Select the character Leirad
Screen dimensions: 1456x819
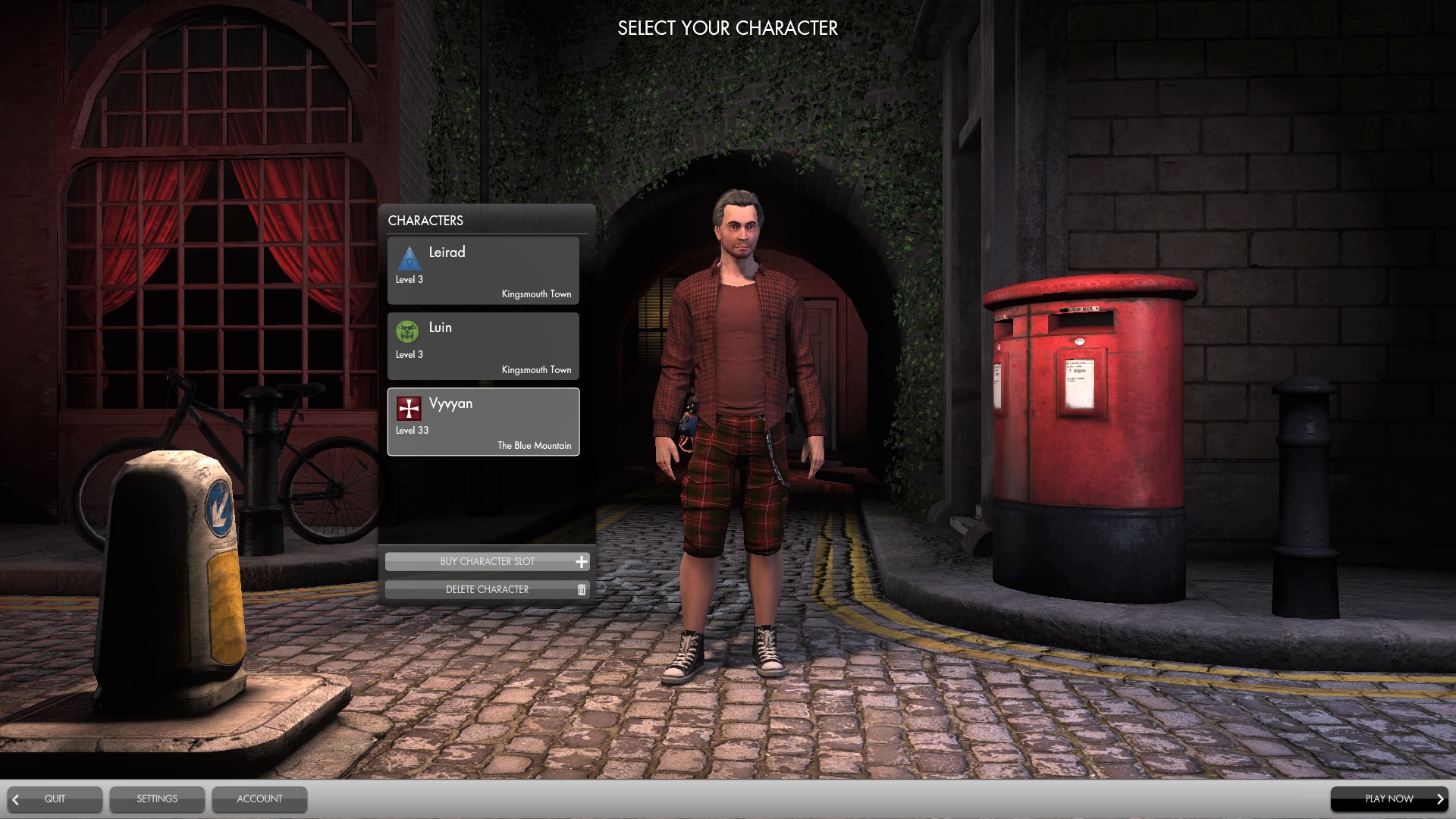point(483,271)
